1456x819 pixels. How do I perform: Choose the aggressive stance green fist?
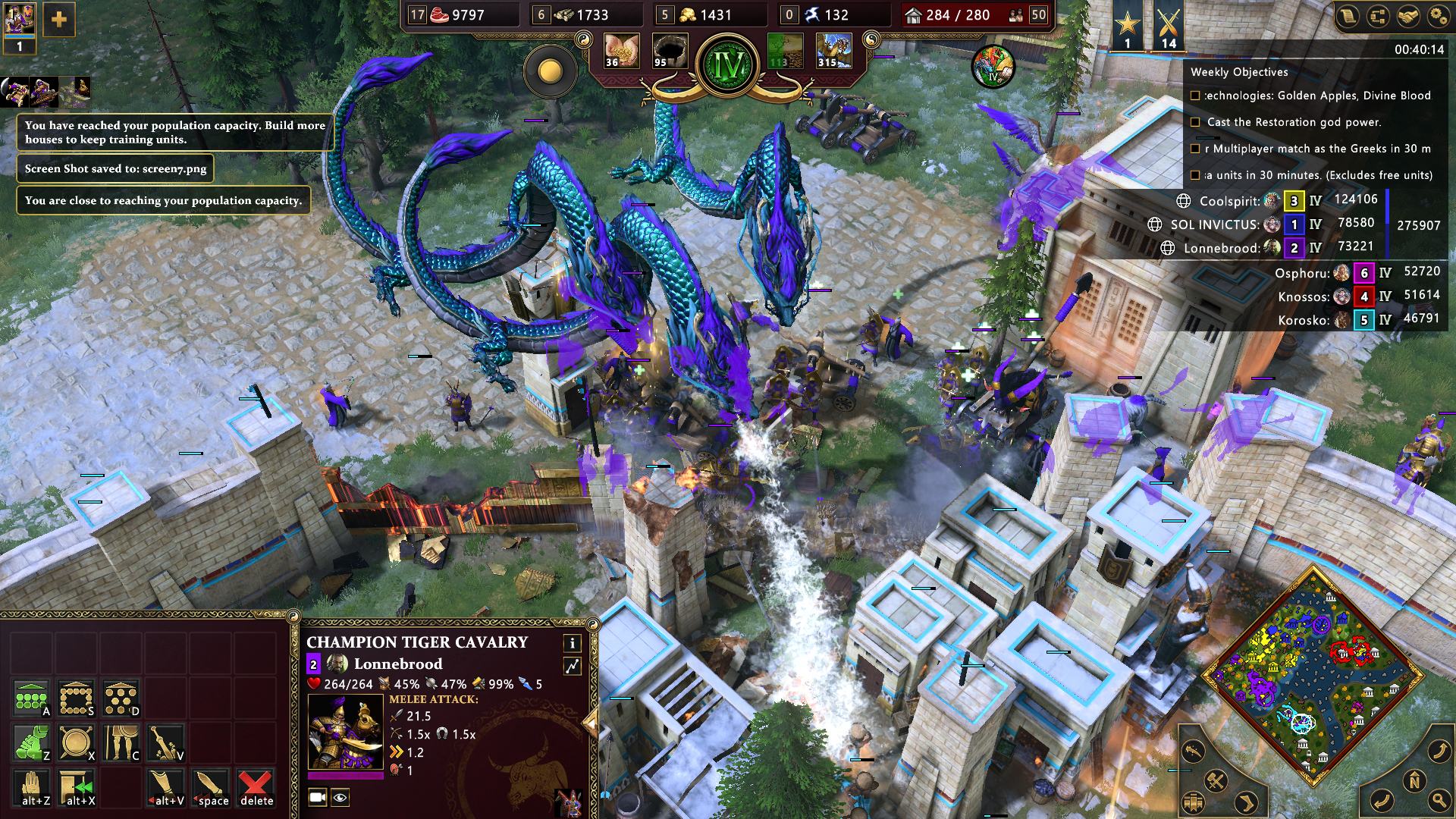click(31, 743)
